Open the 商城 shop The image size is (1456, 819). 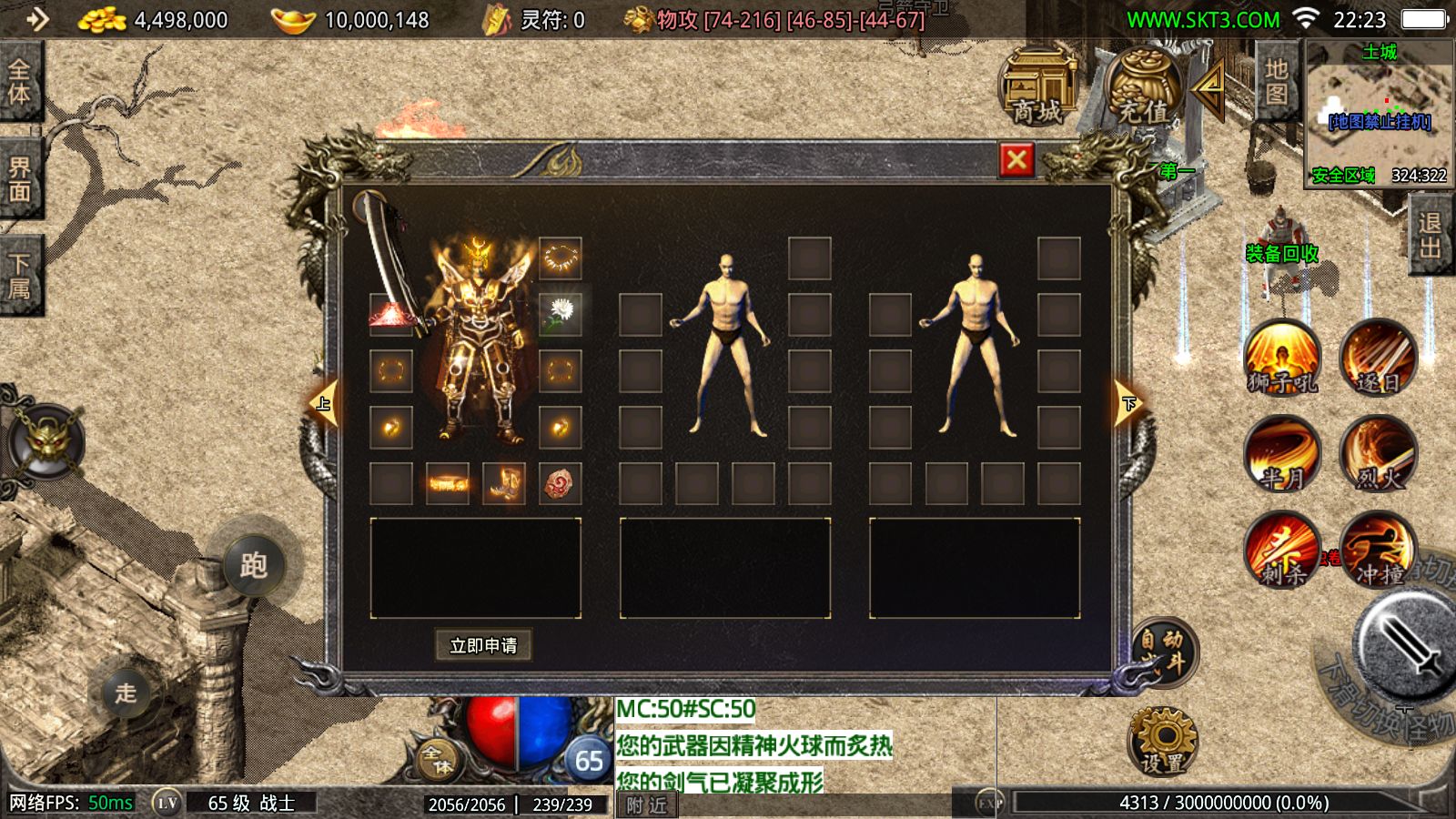click(1038, 87)
